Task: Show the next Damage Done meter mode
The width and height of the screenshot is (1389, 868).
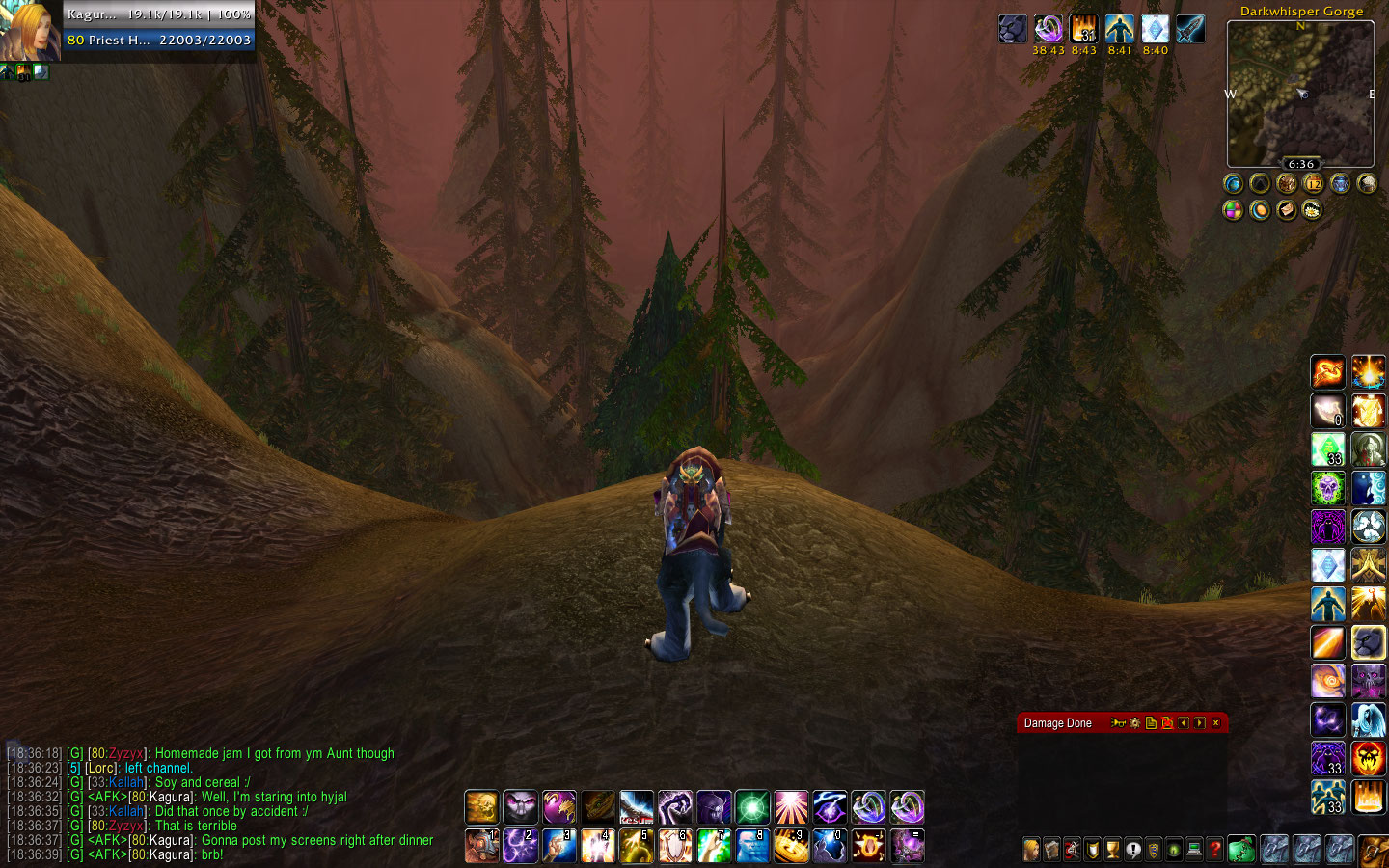Action: (x=1199, y=723)
